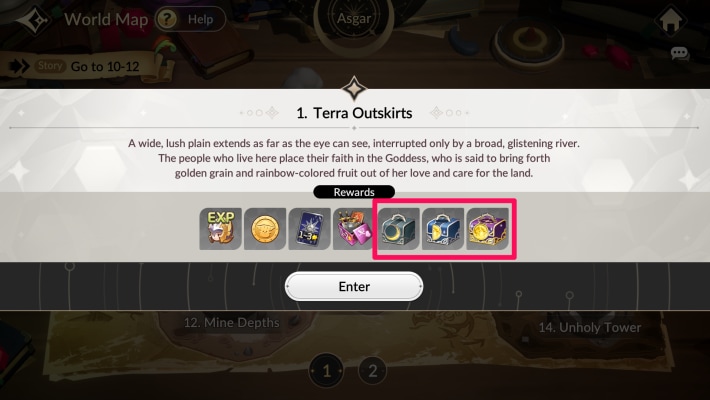
Task: Switch to map page 1
Action: point(325,371)
